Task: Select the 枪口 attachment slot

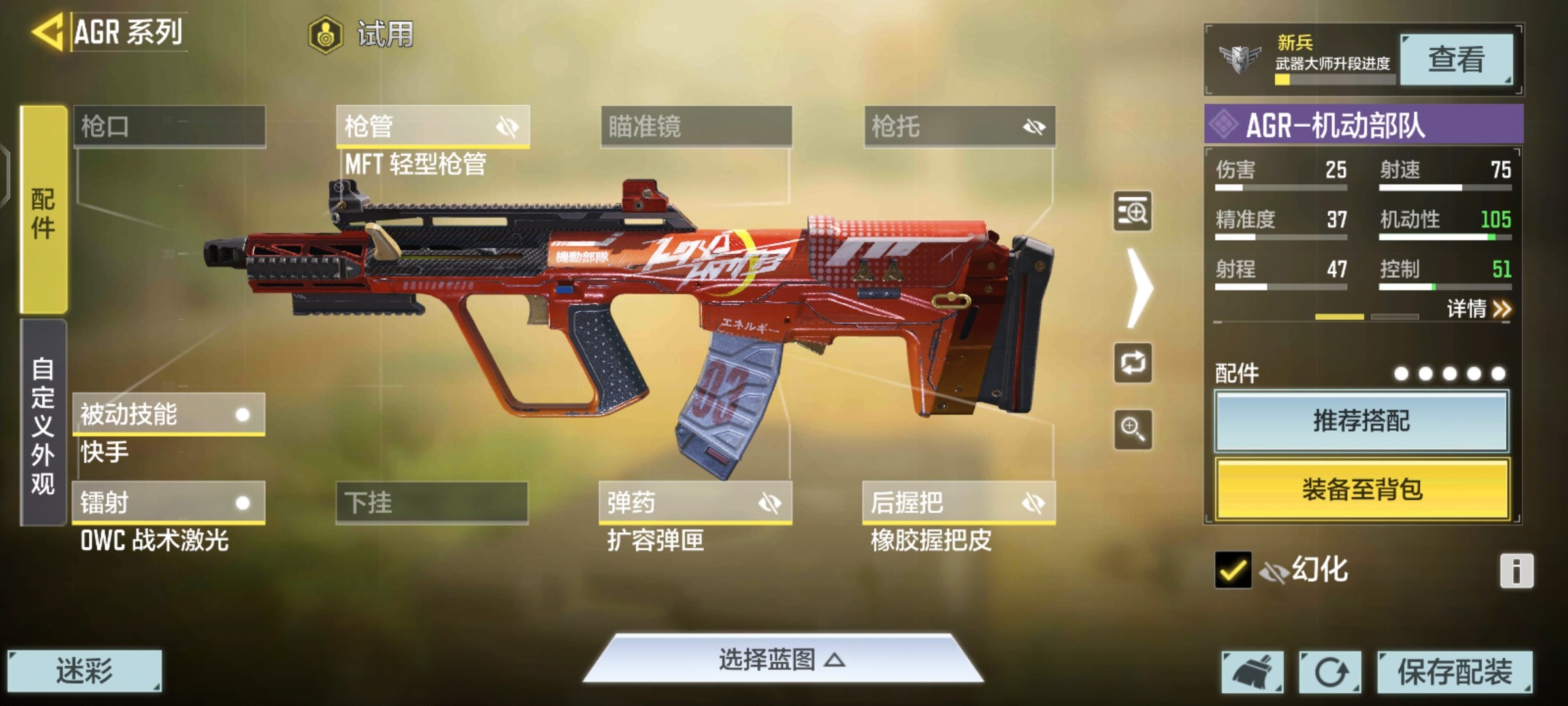Action: point(169,126)
